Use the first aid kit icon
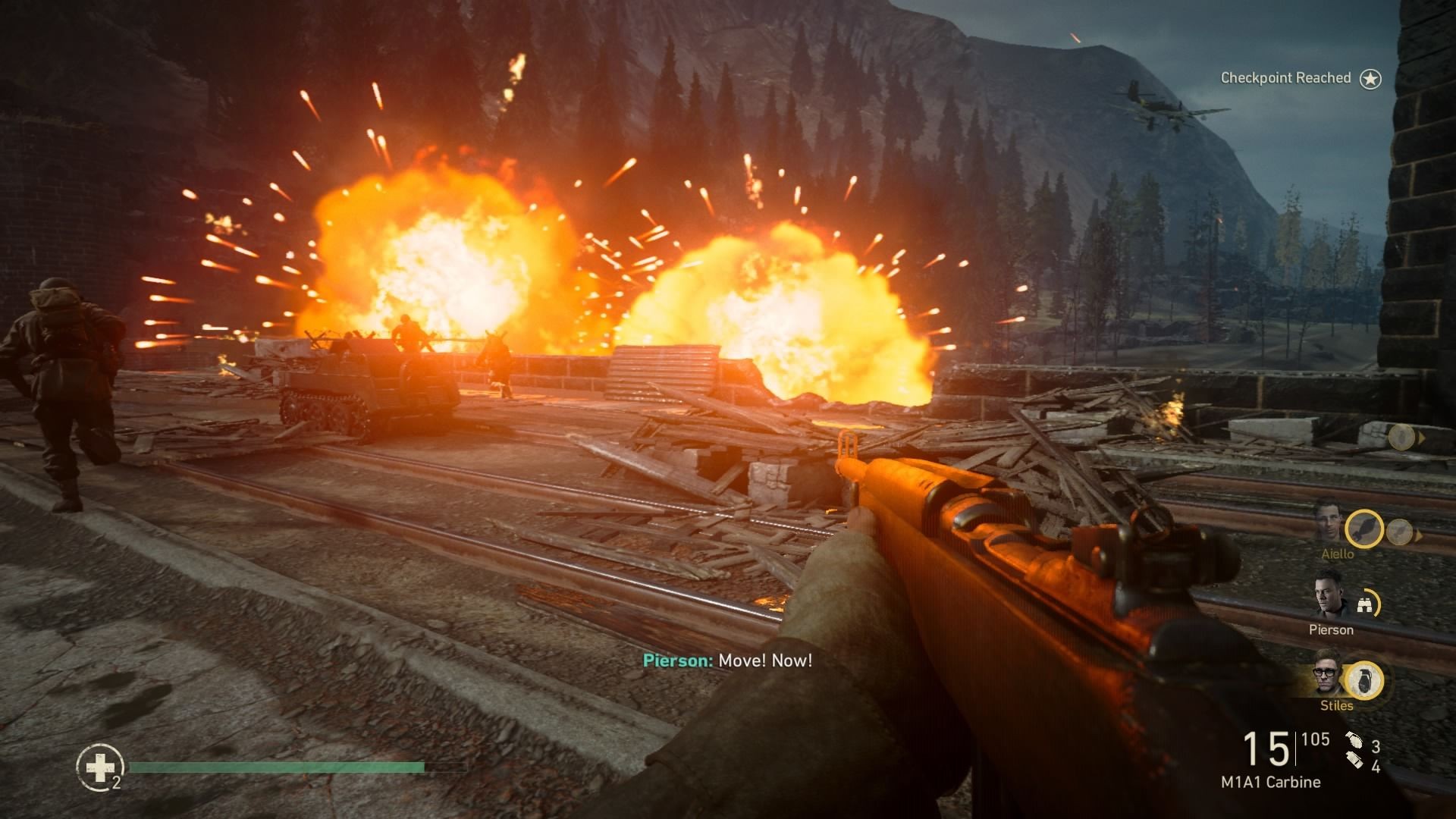1456x819 pixels. 99,769
